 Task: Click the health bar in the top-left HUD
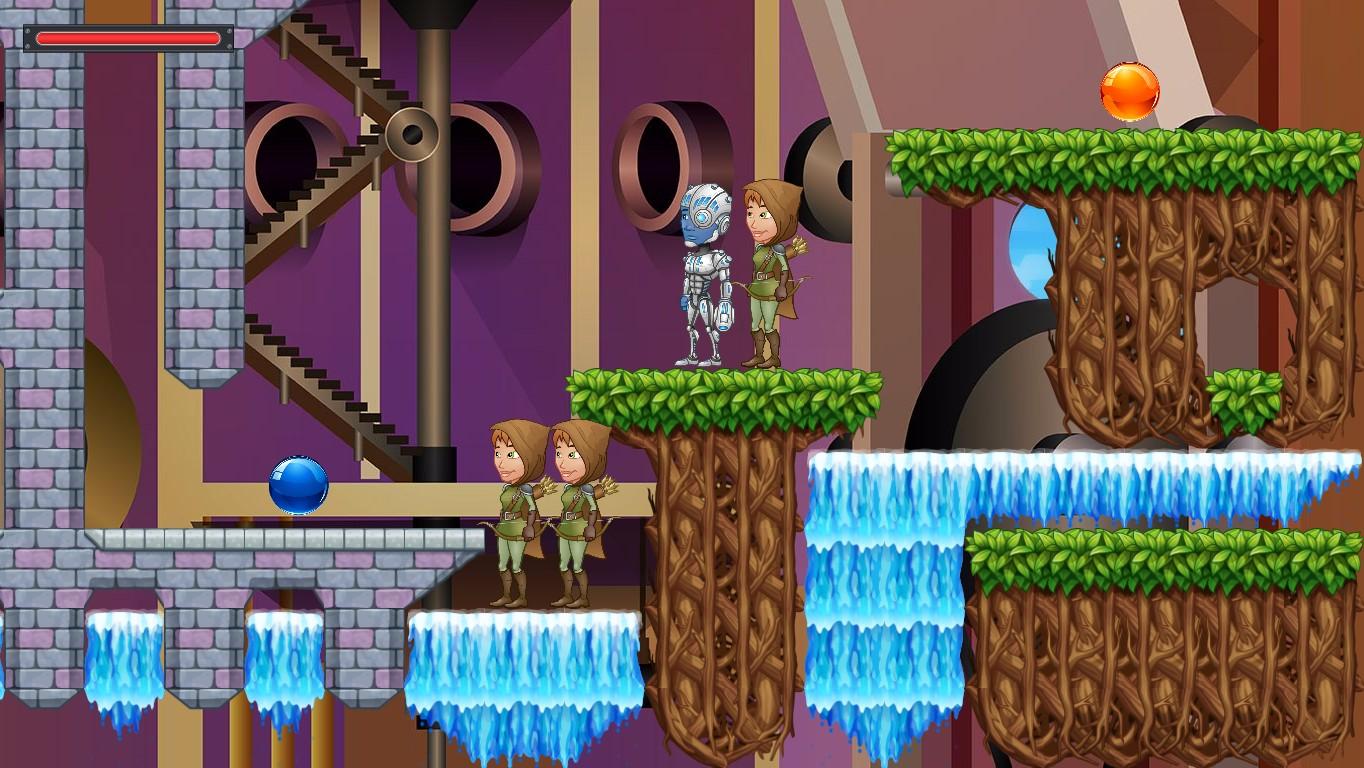pyautogui.click(x=126, y=38)
